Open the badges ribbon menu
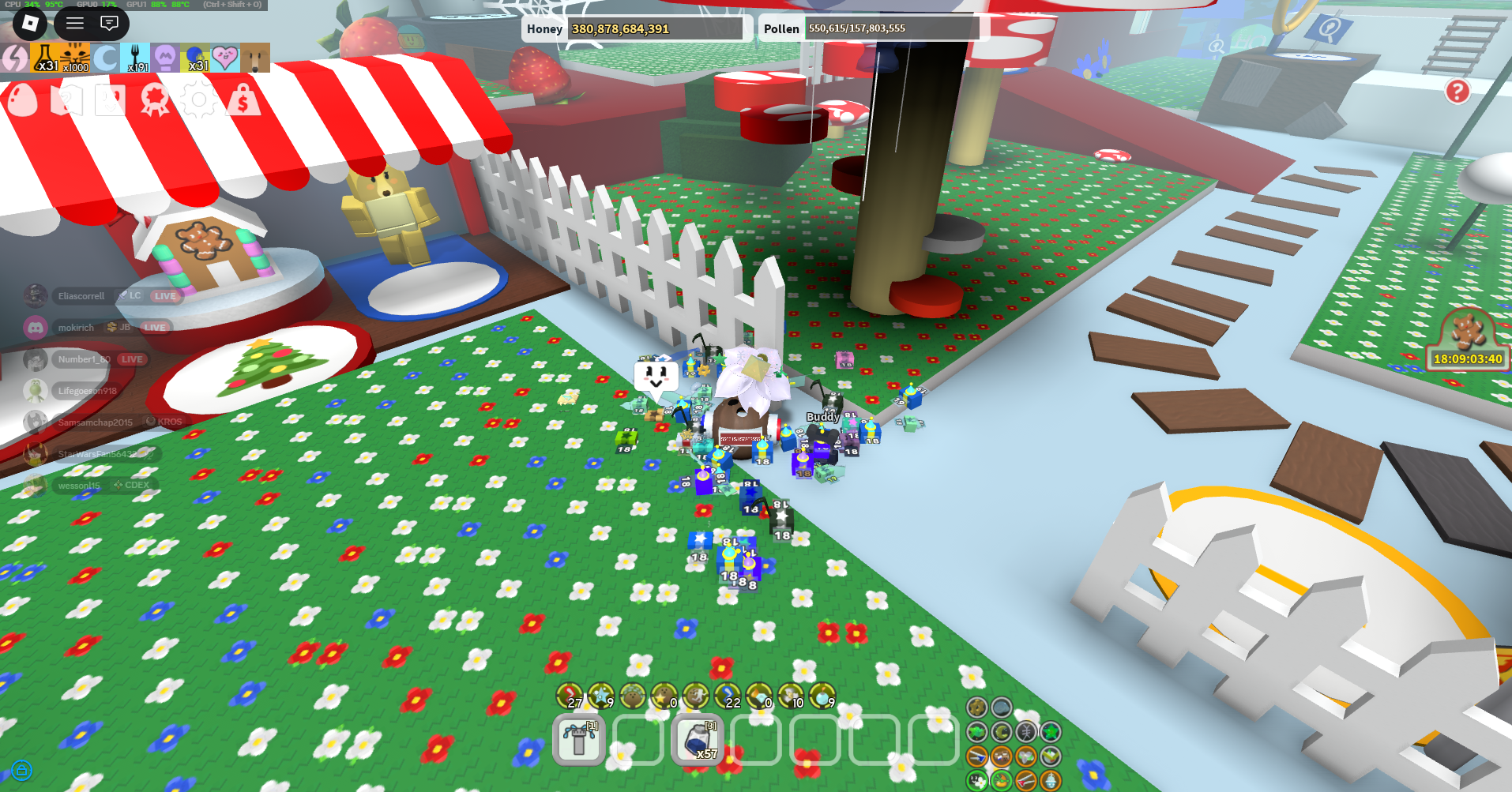This screenshot has width=1512, height=792. coord(154,100)
